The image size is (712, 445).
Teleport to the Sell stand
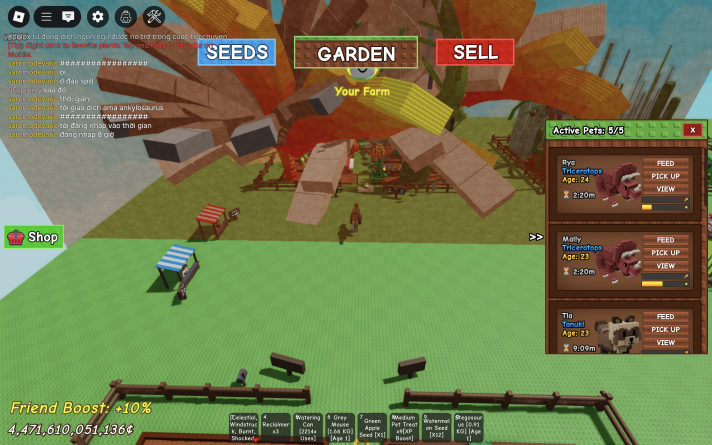pos(475,52)
